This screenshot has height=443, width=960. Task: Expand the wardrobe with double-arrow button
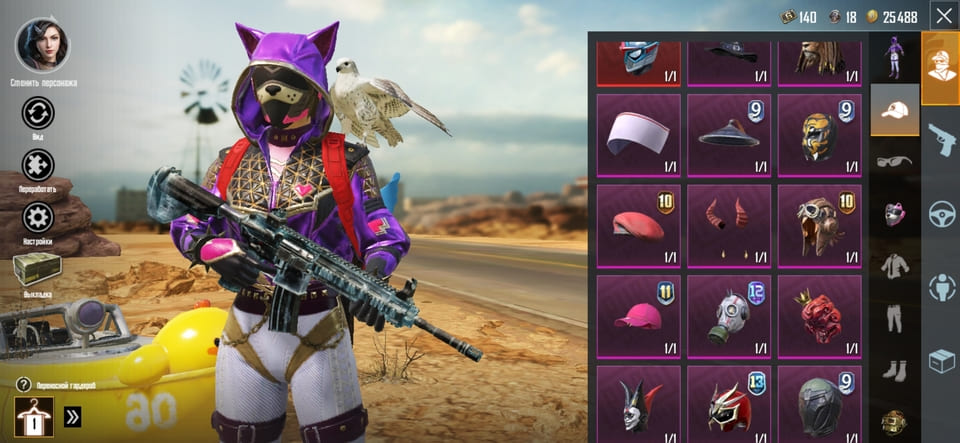tap(73, 417)
